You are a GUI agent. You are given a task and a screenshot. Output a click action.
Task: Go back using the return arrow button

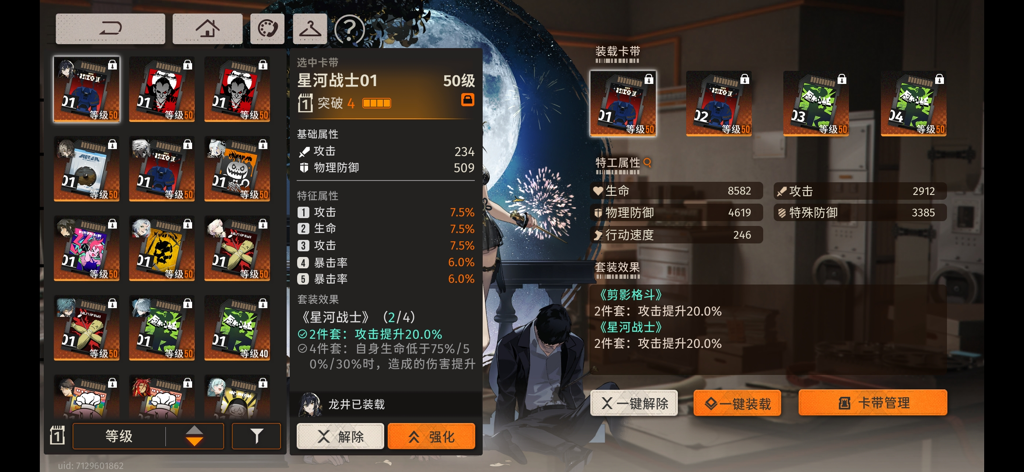(110, 29)
